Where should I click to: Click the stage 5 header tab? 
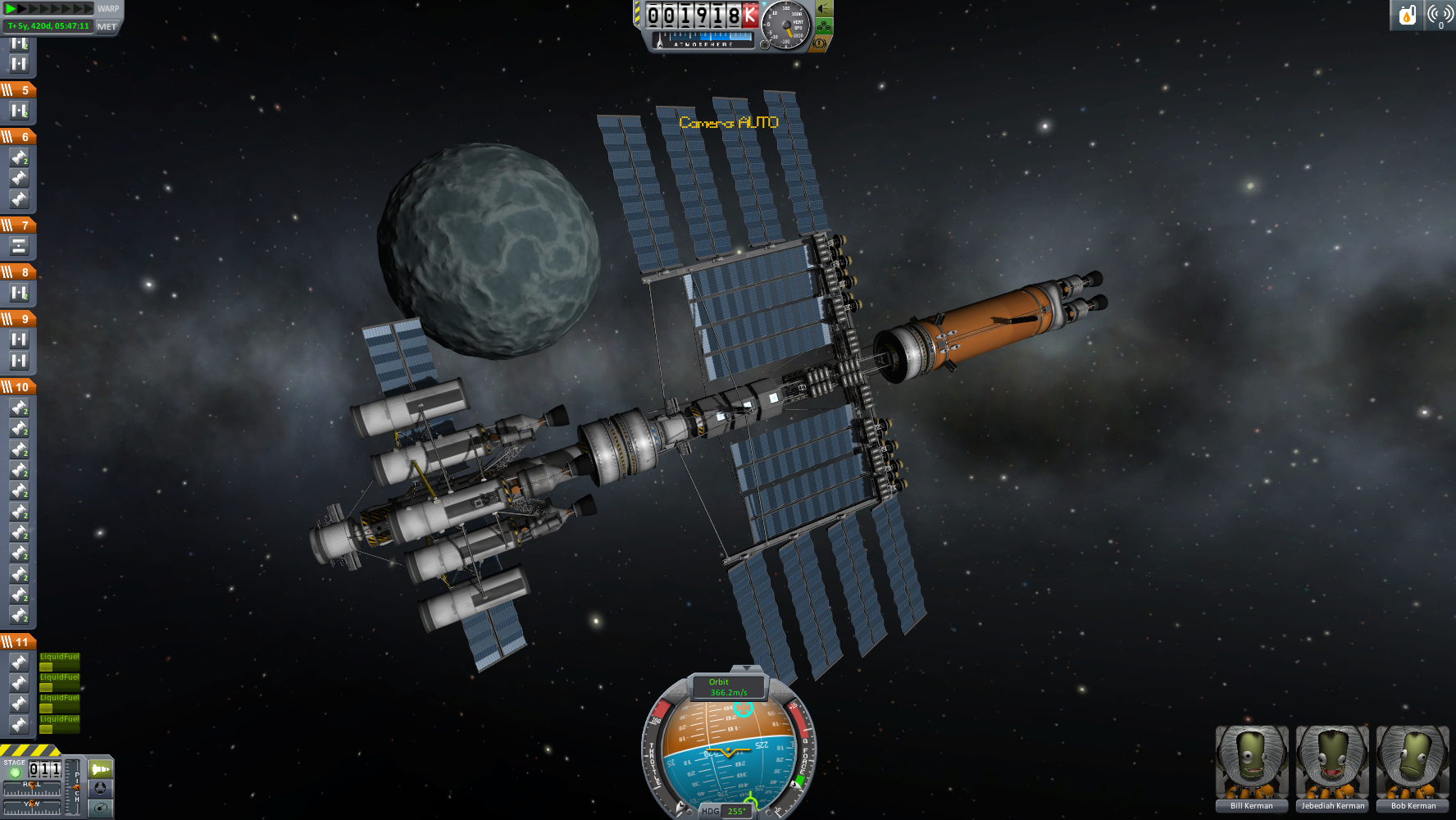pyautogui.click(x=17, y=89)
